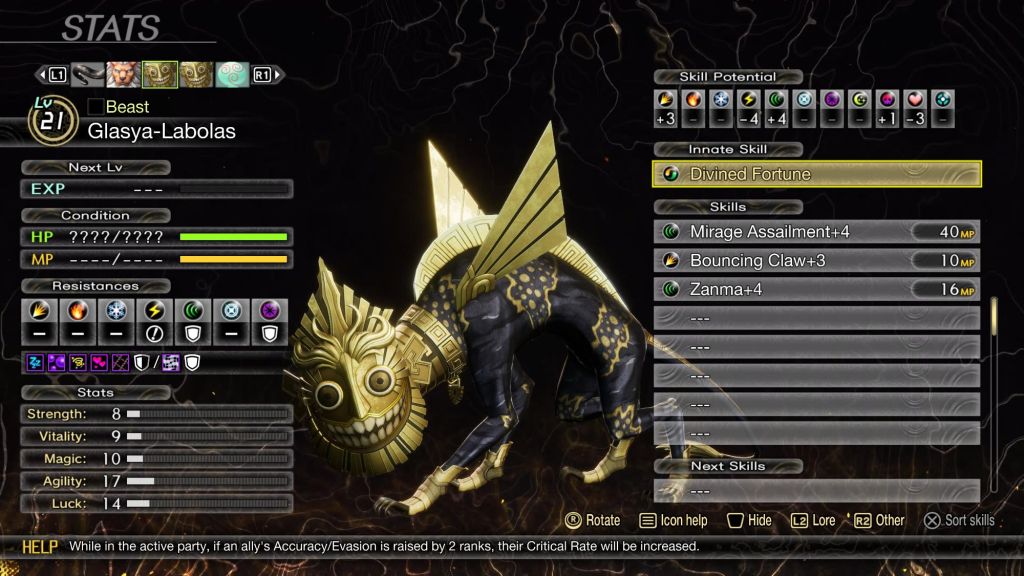This screenshot has height=576, width=1024.
Task: Click the skill list scrollbar
Action: 993,320
